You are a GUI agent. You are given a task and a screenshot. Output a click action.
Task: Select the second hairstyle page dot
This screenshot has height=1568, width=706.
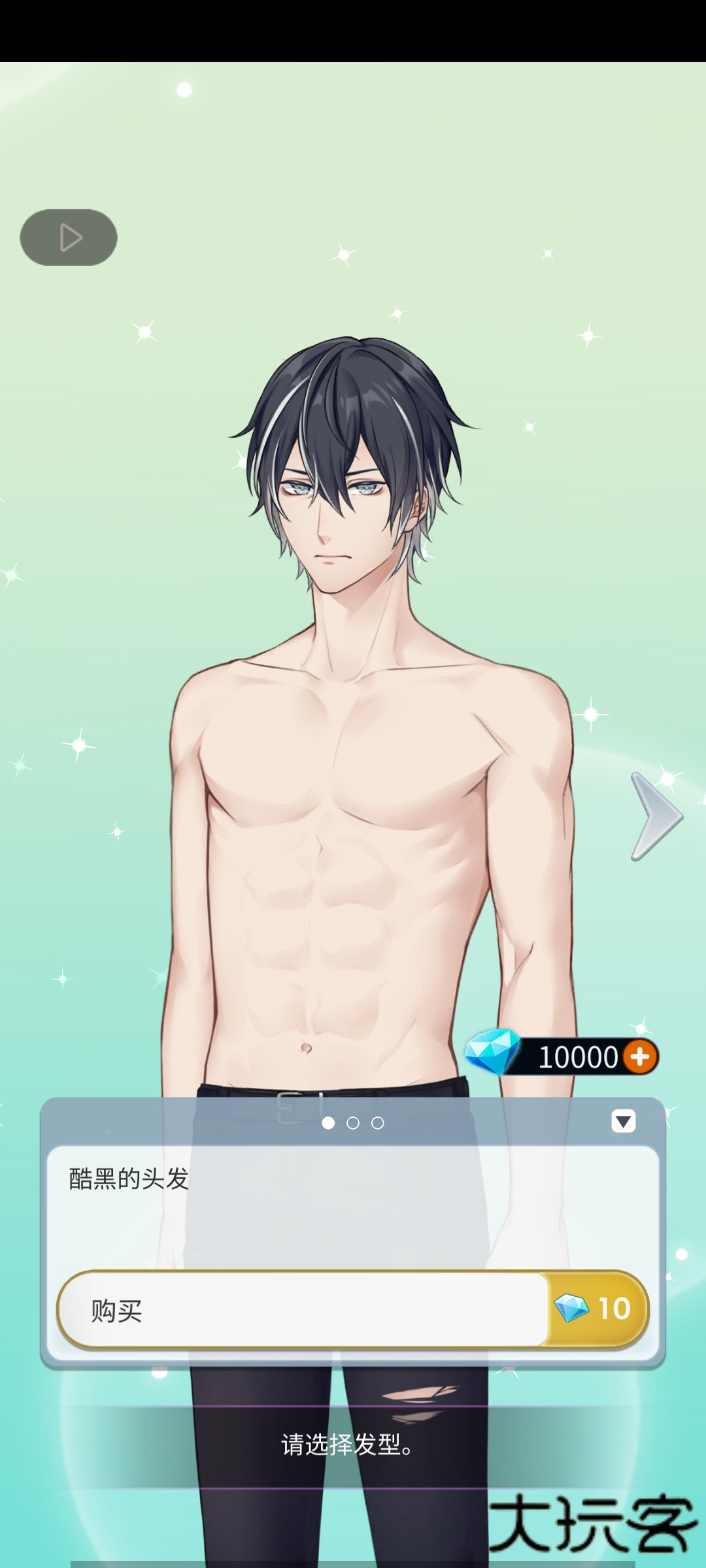point(353,1123)
